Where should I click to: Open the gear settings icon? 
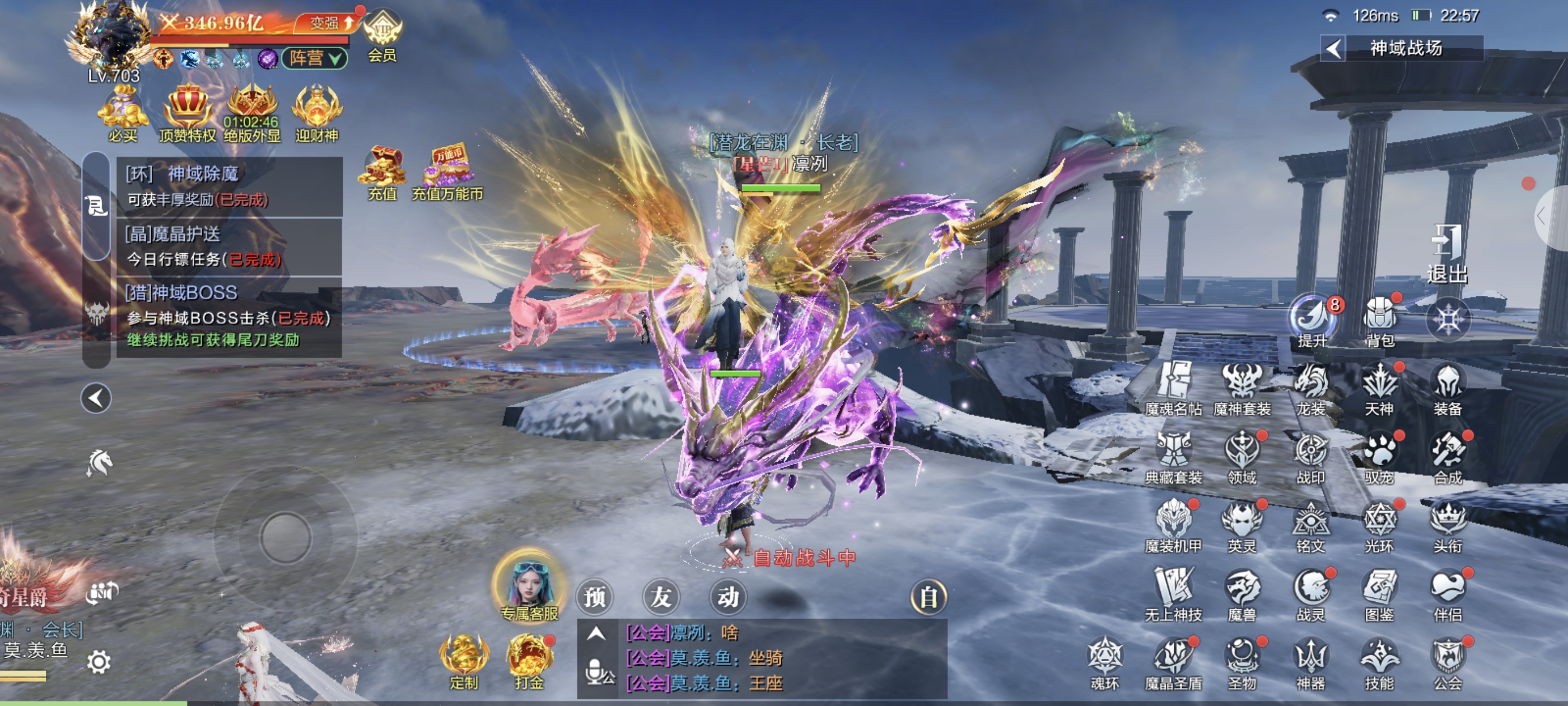(99, 661)
